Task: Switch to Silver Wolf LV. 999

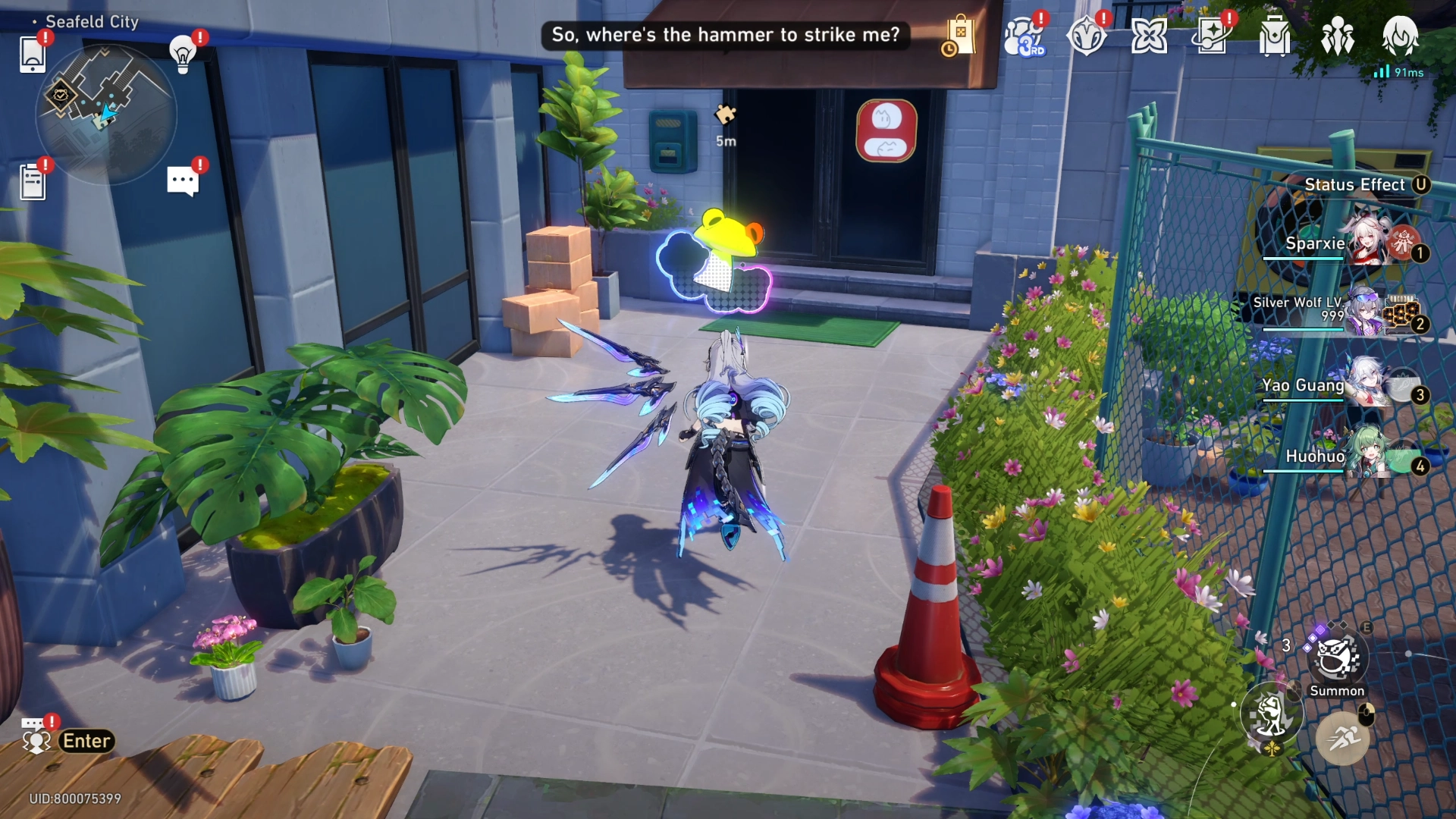Action: pyautogui.click(x=1365, y=312)
